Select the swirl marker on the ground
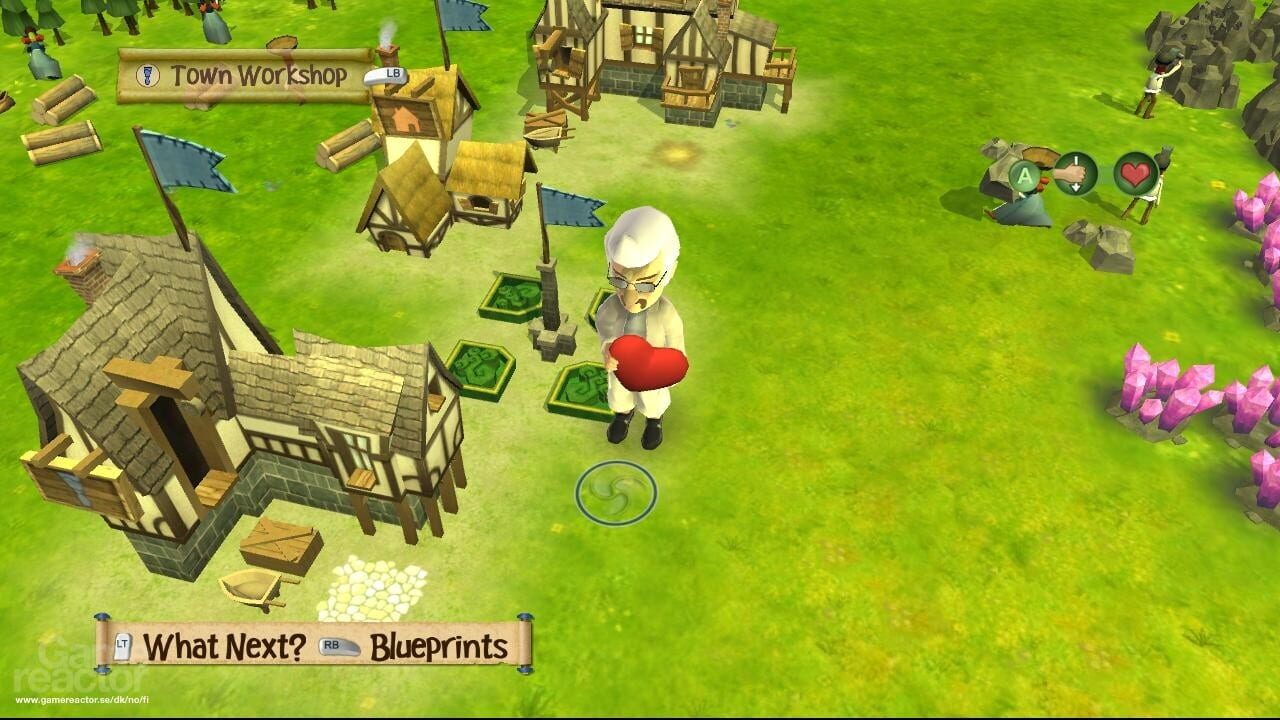Screen dimensions: 1280x720 point(613,491)
